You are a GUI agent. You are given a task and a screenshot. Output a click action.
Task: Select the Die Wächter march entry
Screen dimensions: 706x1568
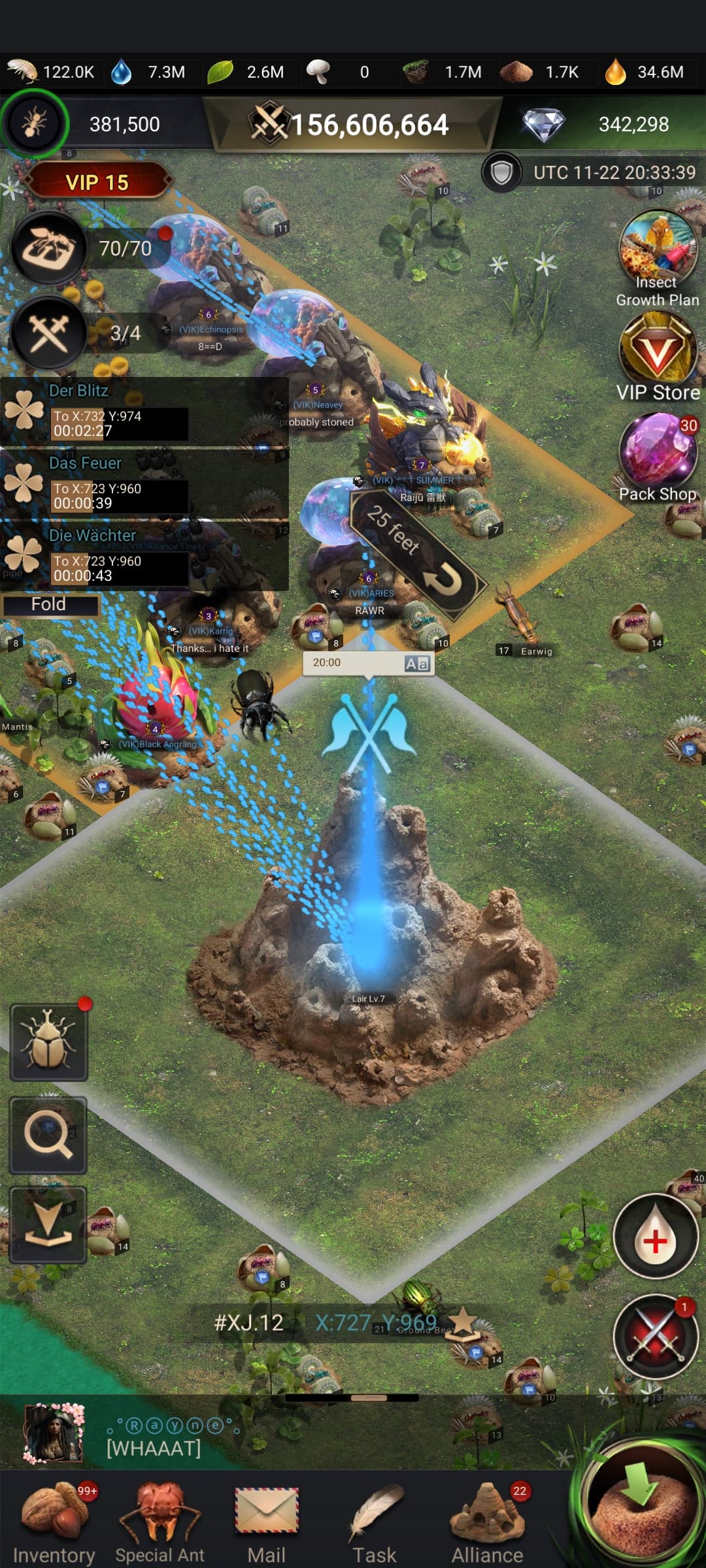pos(144,557)
